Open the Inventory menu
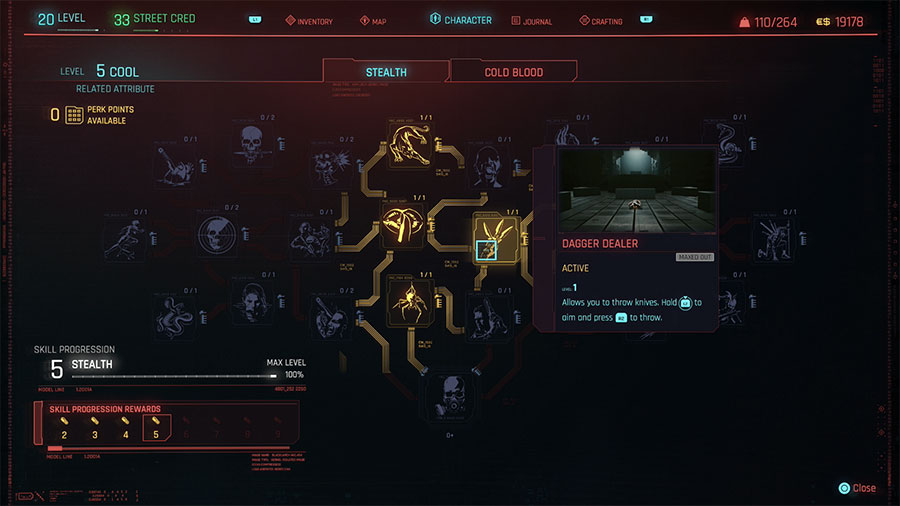The width and height of the screenshot is (900, 506). 310,21
